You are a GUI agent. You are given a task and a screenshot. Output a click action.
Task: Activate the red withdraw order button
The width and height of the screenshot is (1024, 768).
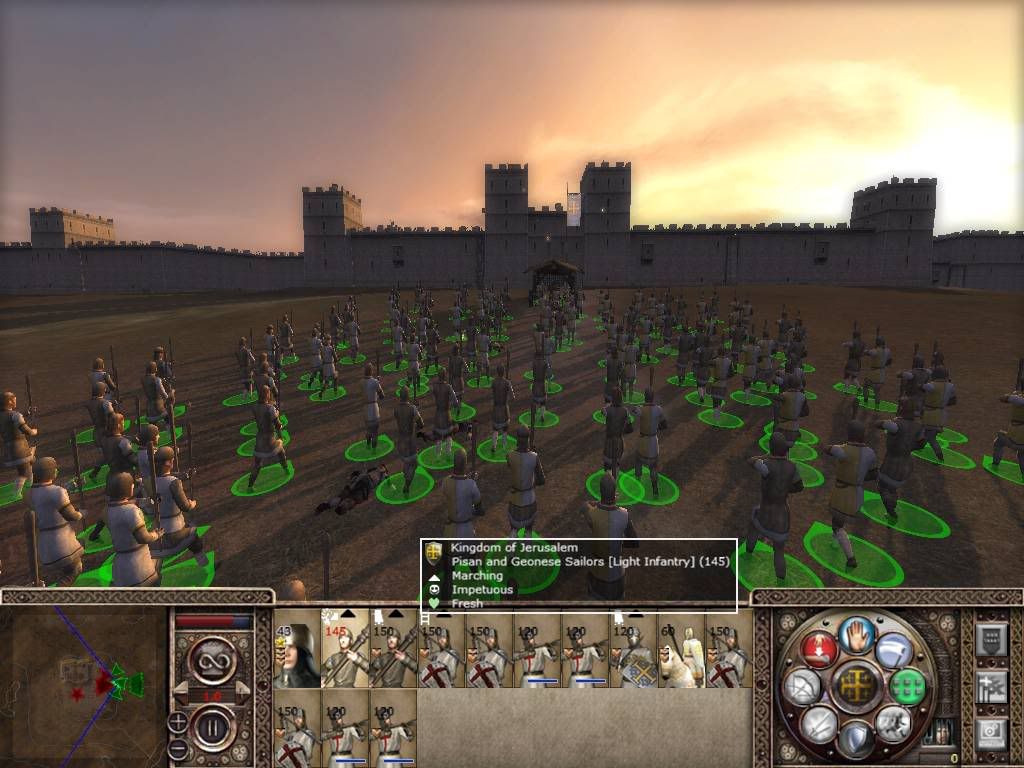818,650
